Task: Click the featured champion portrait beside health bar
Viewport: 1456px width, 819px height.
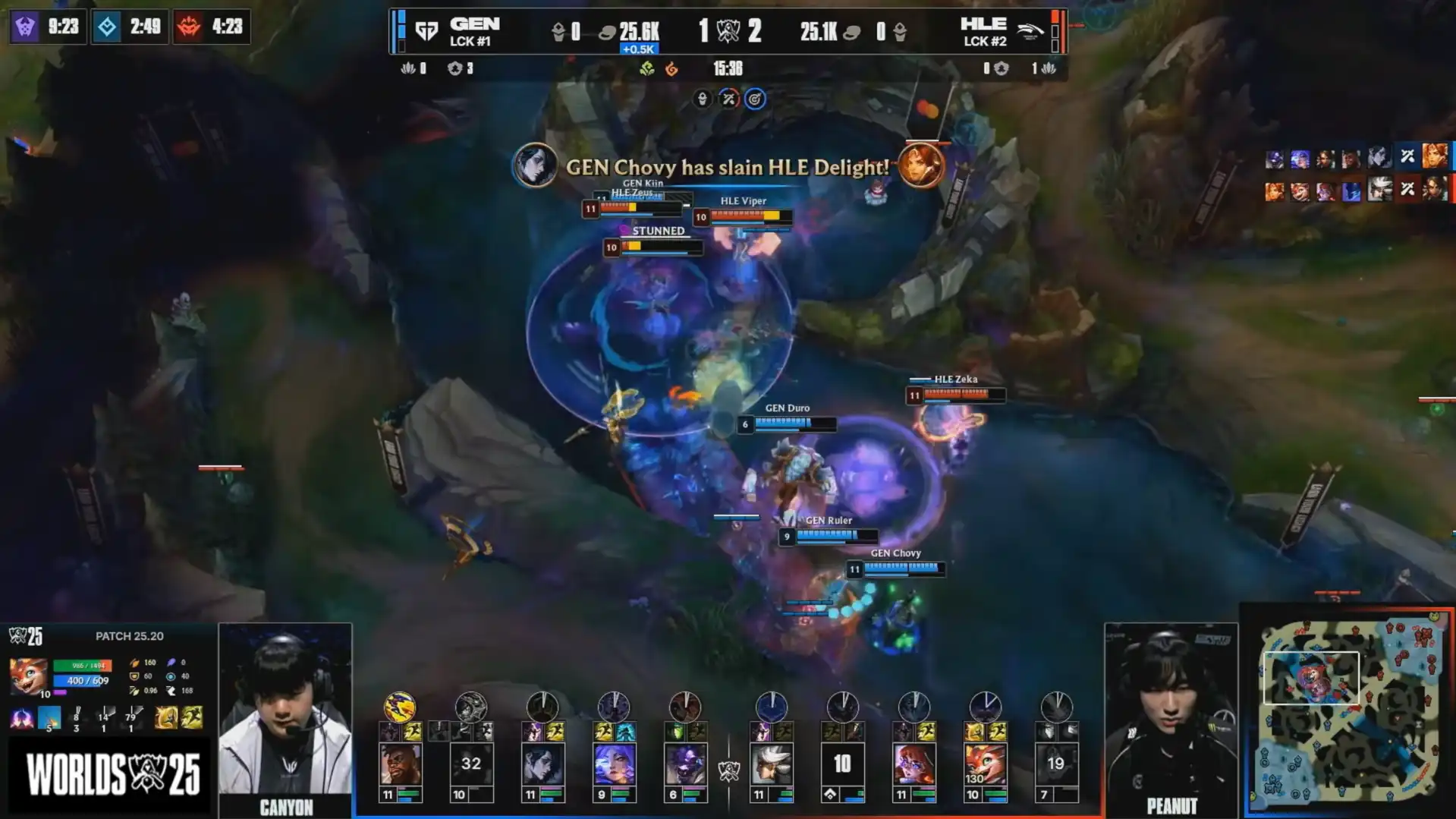Action: (x=28, y=676)
